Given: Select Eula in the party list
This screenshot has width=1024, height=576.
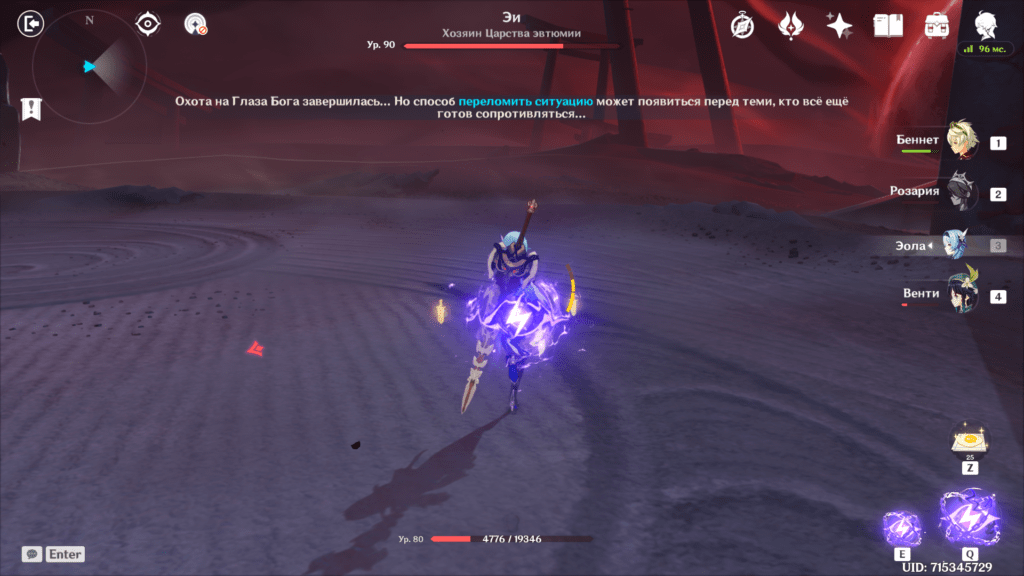Looking at the screenshot, I should [963, 245].
